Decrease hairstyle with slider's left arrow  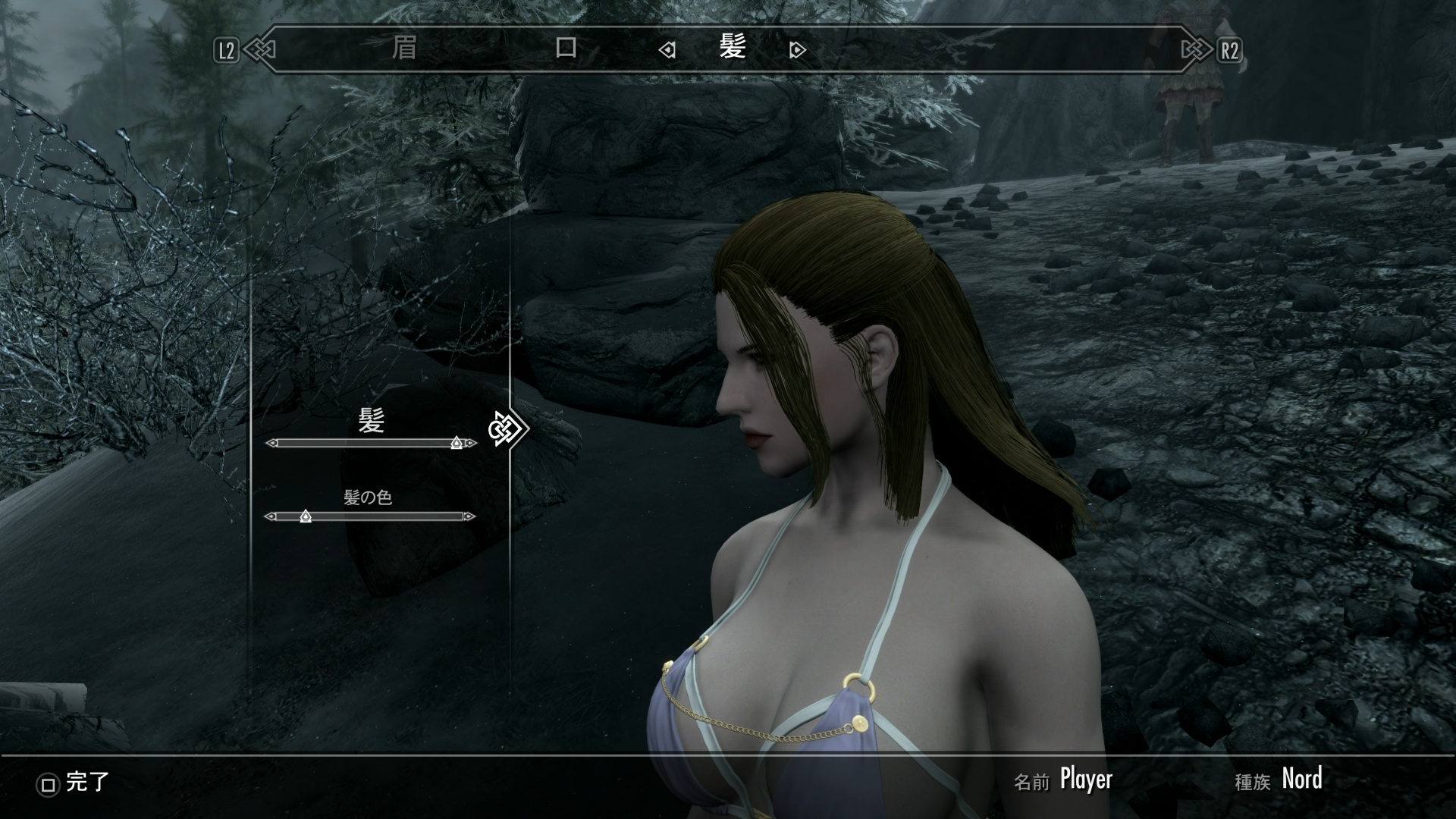[x=271, y=443]
